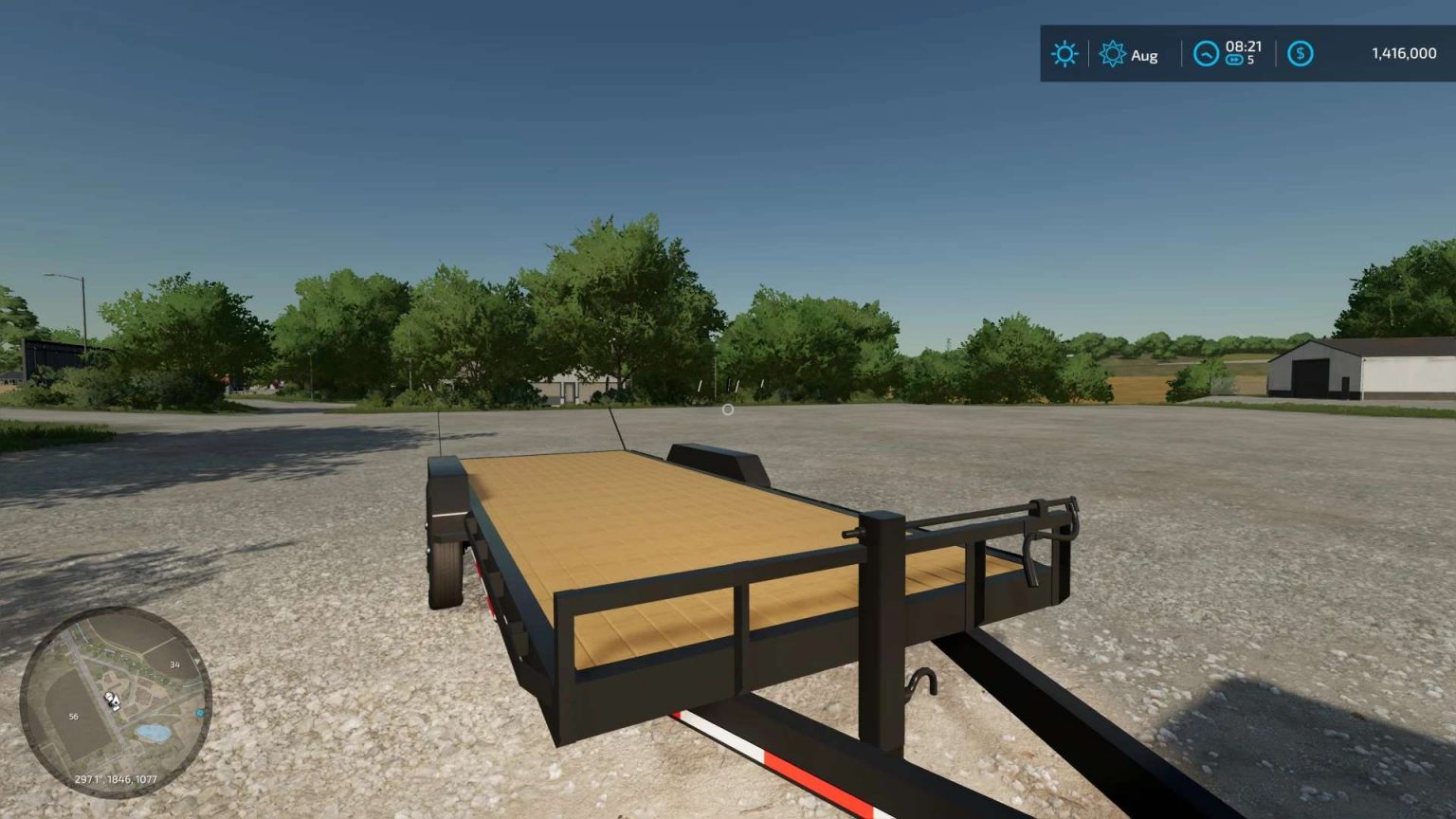Screen dimensions: 1456x819
Task: Click the current weather sun icon
Action: click(x=1064, y=54)
